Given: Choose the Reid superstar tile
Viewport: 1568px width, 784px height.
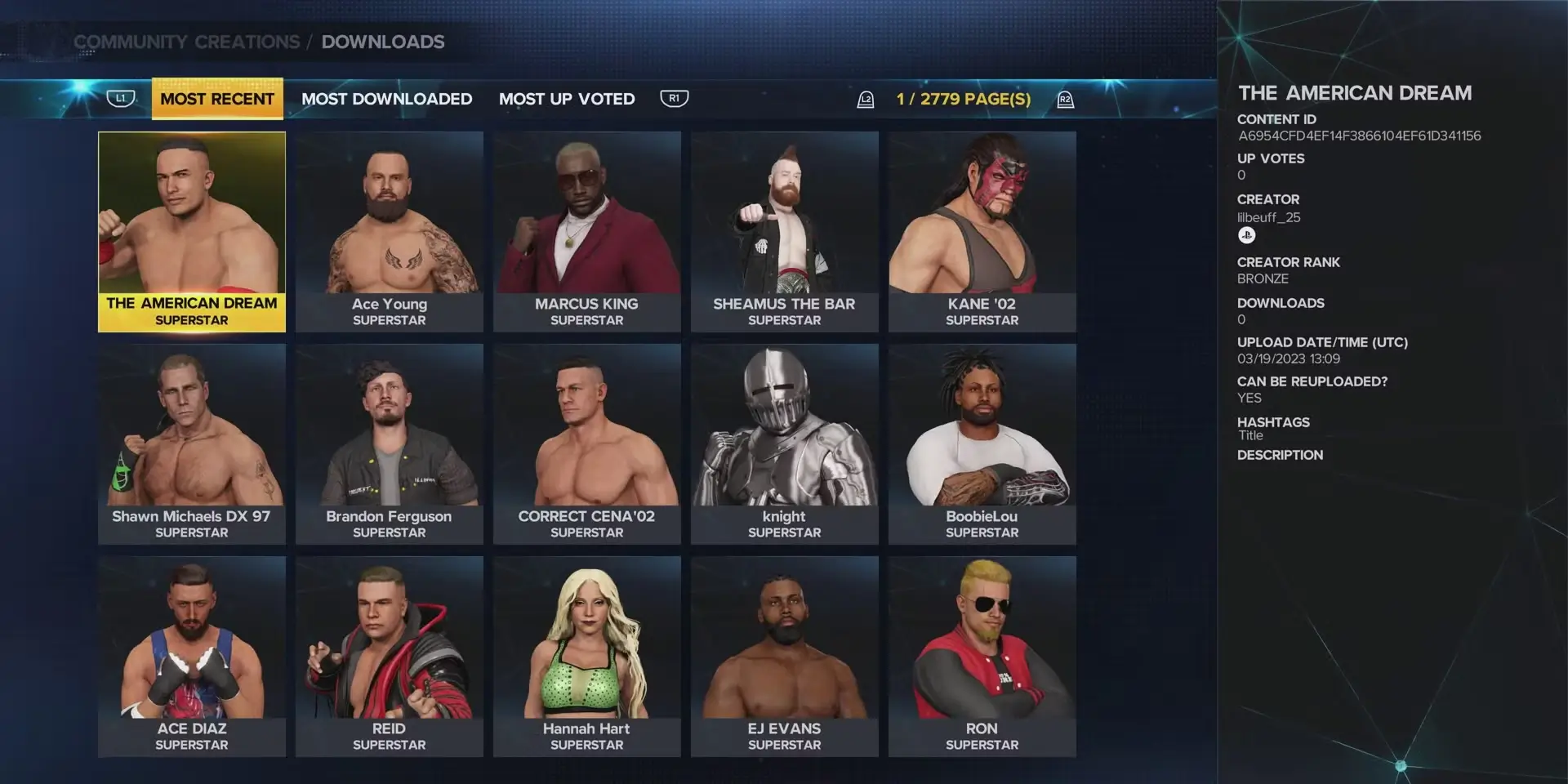Looking at the screenshot, I should point(390,657).
